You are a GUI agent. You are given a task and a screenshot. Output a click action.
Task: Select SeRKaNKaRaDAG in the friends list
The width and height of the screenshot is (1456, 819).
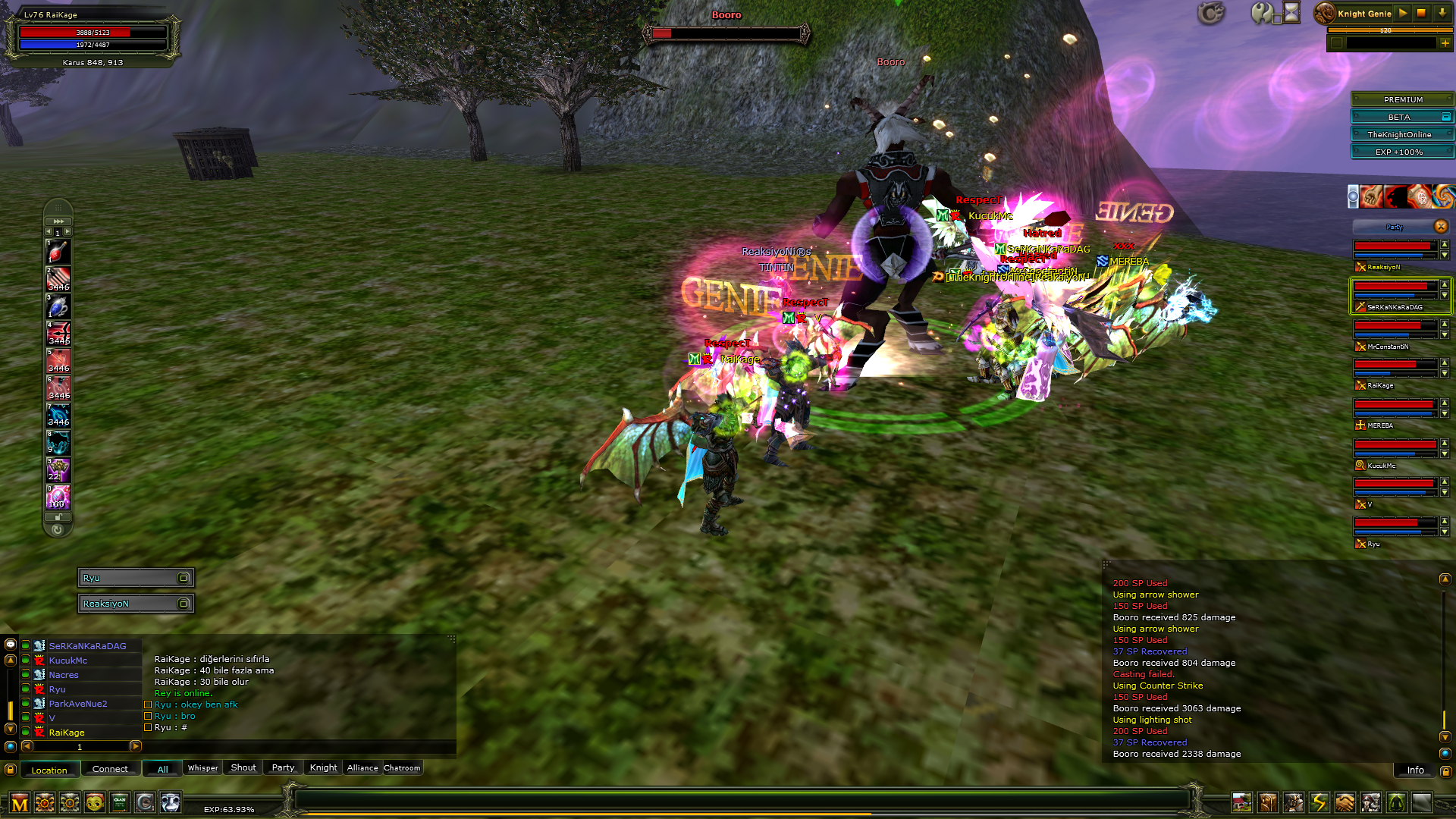click(87, 646)
